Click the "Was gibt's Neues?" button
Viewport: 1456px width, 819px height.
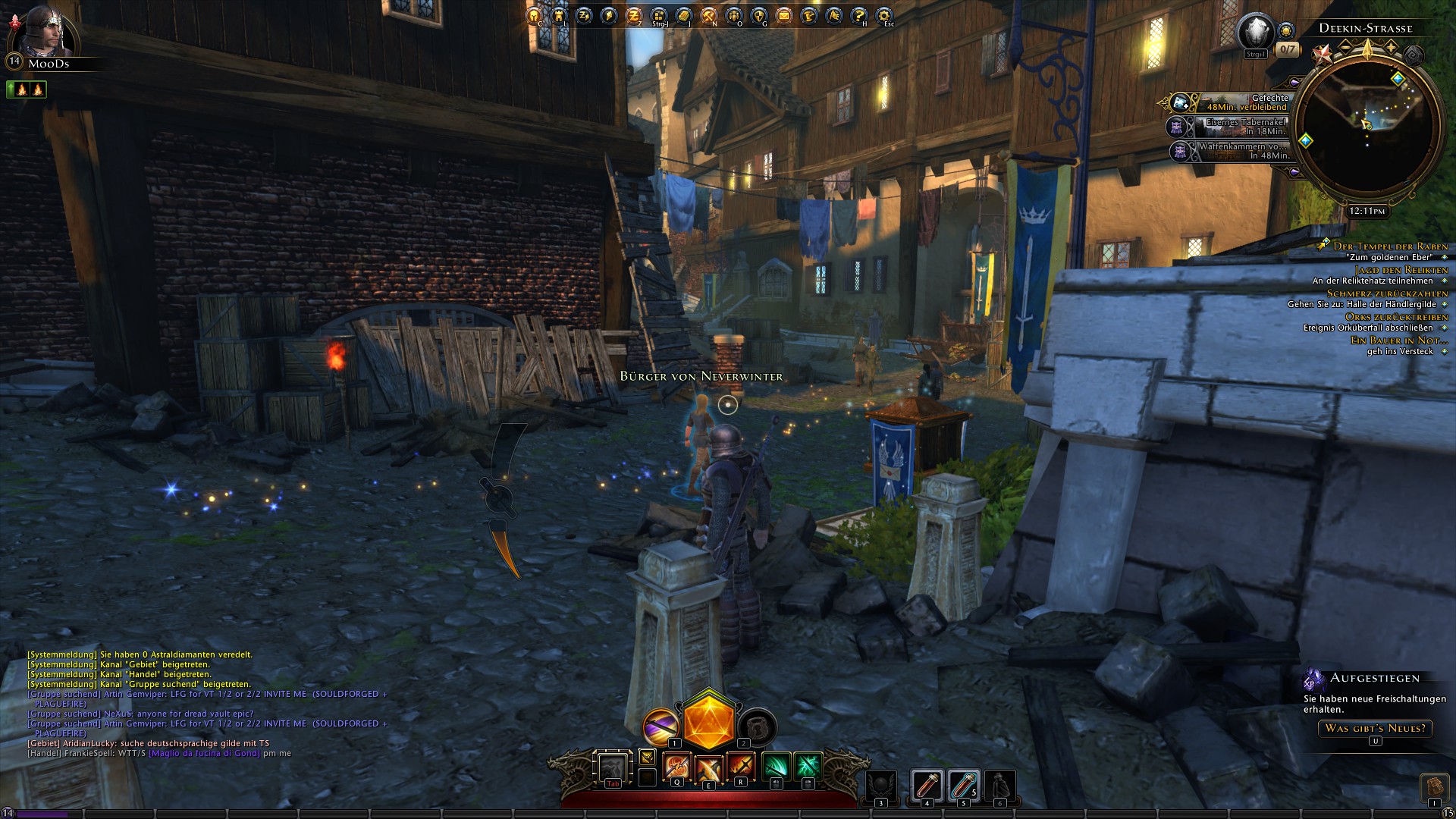pyautogui.click(x=1375, y=728)
